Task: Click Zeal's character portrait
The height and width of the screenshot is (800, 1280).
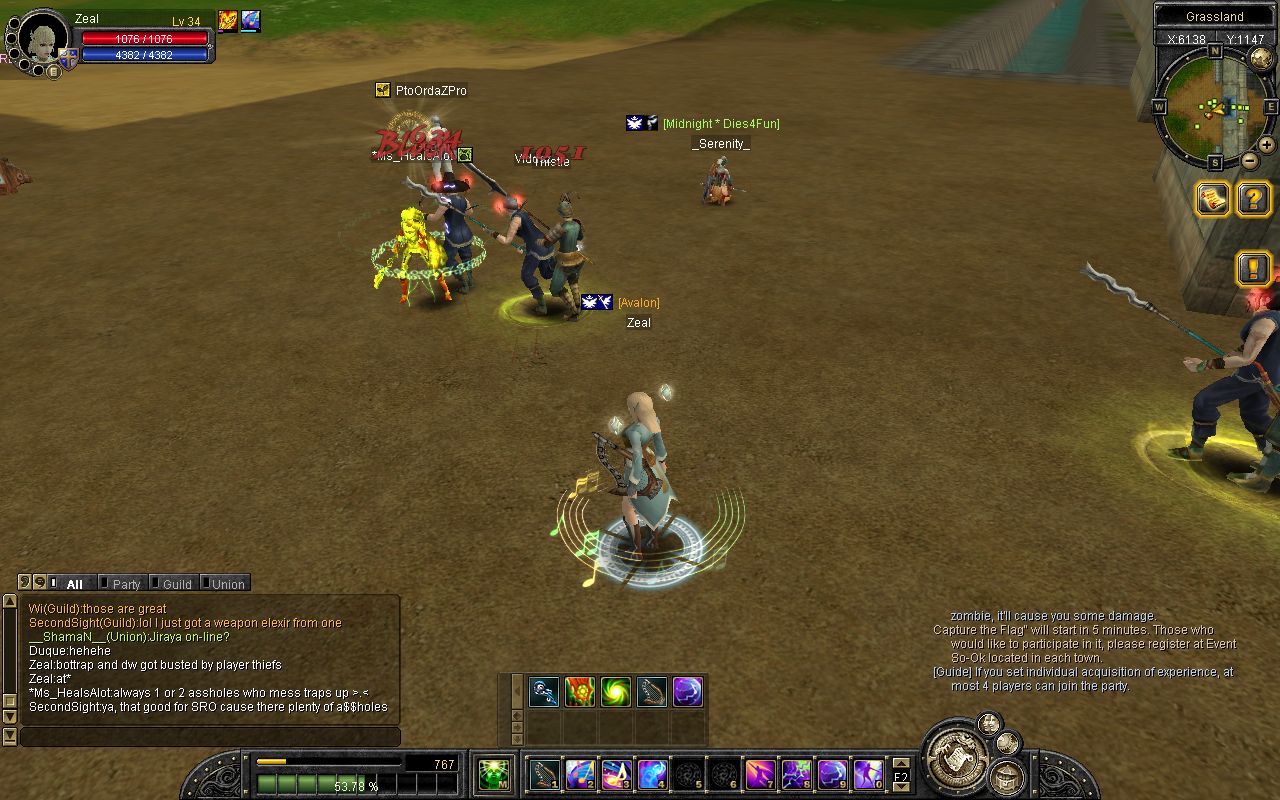Action: (x=42, y=39)
